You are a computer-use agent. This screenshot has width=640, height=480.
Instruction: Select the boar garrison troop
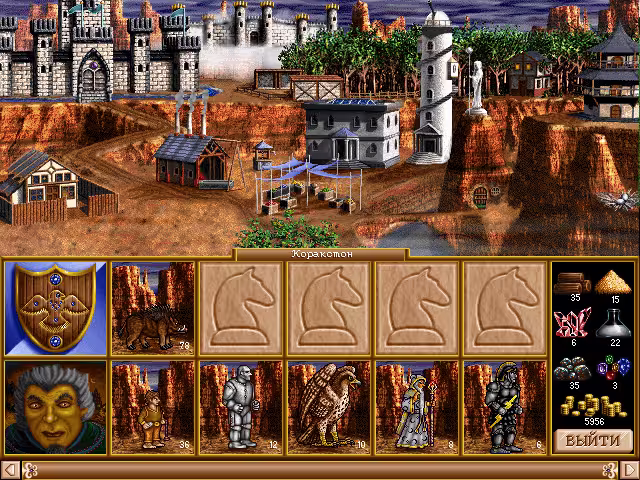(x=153, y=308)
